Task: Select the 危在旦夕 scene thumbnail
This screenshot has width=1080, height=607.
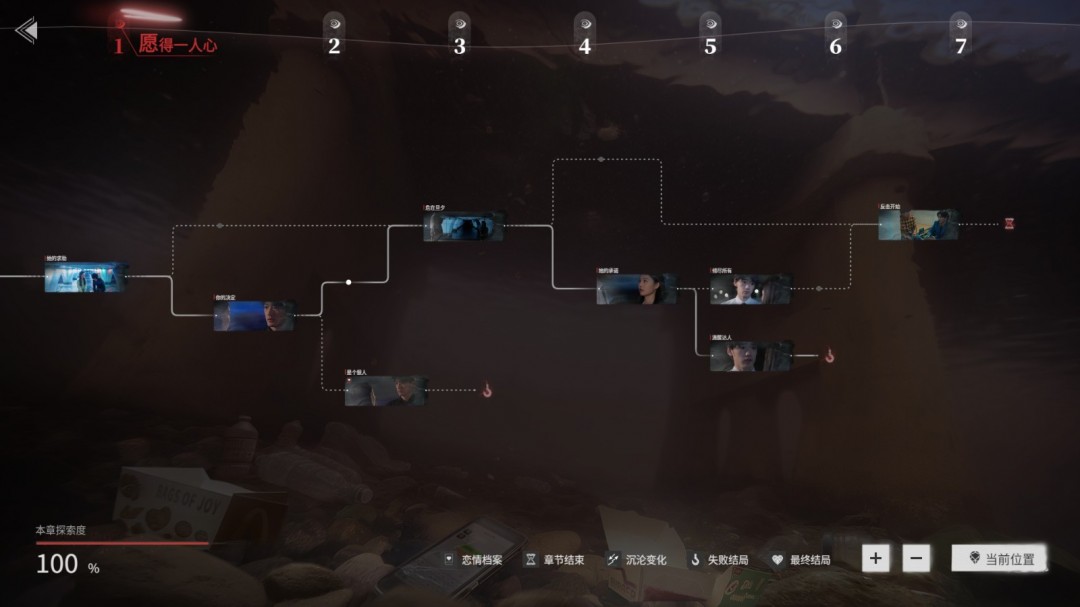Action: point(463,226)
